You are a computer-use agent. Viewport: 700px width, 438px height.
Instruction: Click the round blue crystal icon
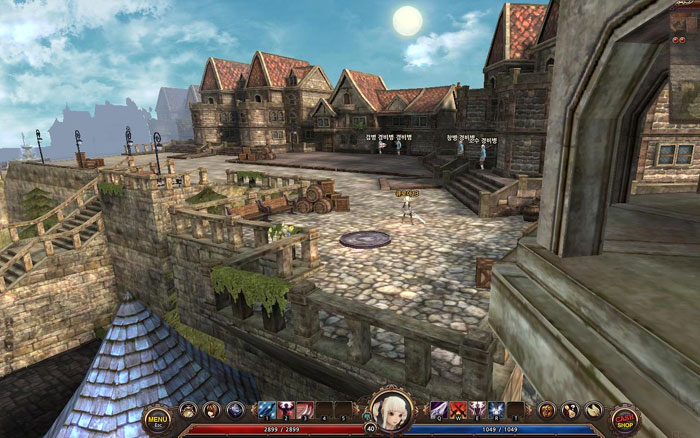(x=235, y=410)
